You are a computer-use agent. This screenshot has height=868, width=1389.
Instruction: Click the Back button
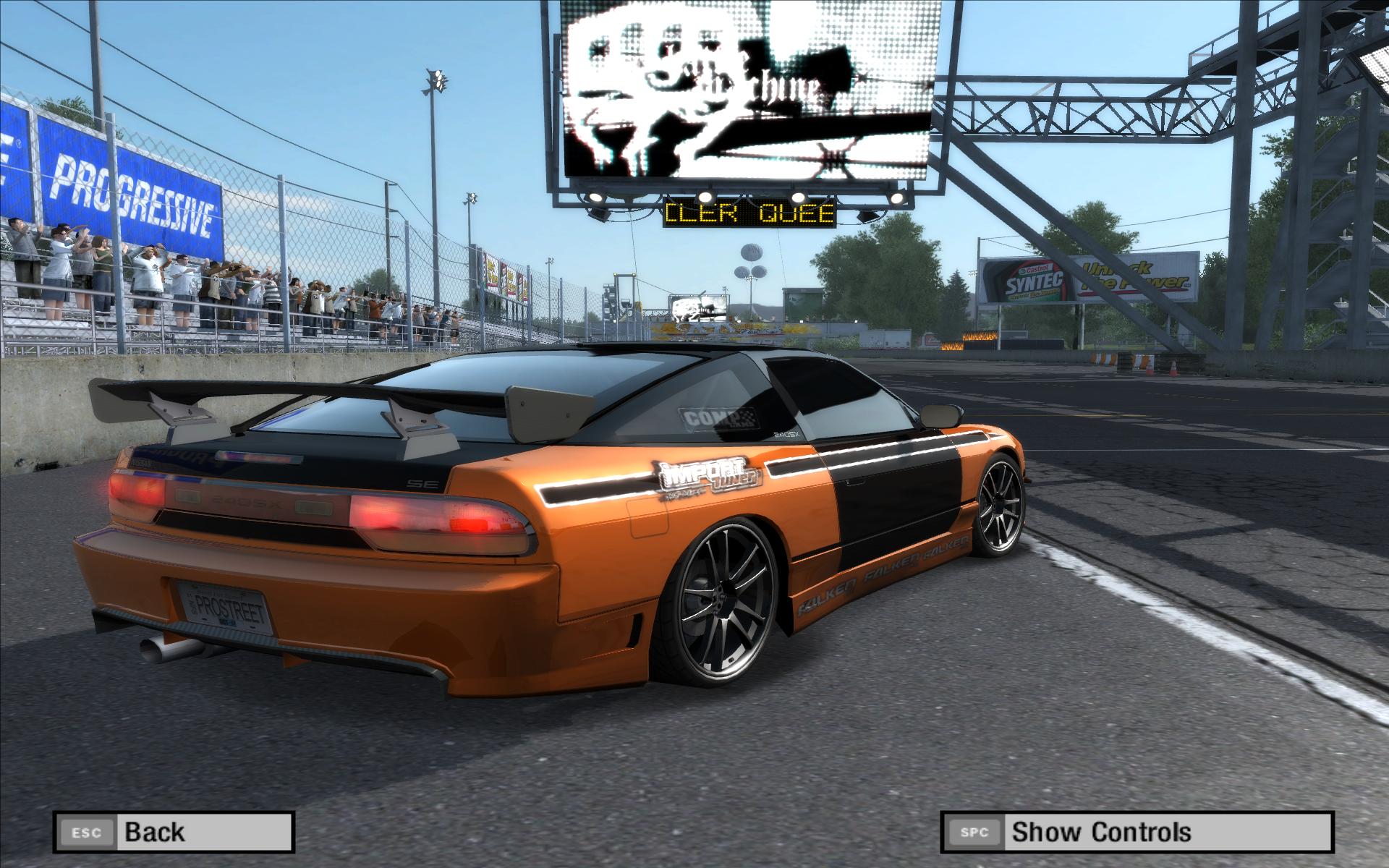point(173,832)
